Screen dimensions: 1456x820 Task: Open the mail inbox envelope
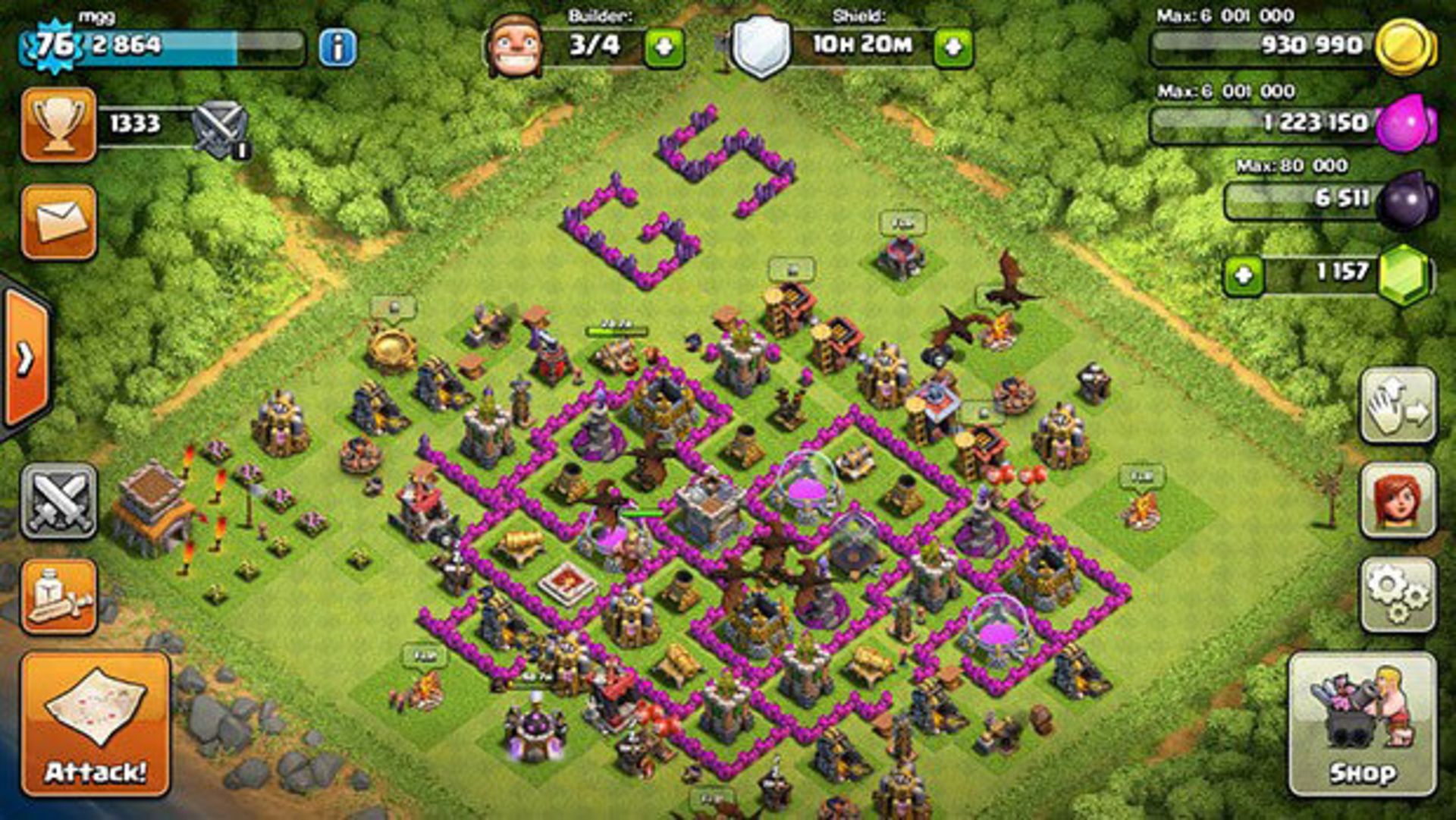[x=59, y=221]
